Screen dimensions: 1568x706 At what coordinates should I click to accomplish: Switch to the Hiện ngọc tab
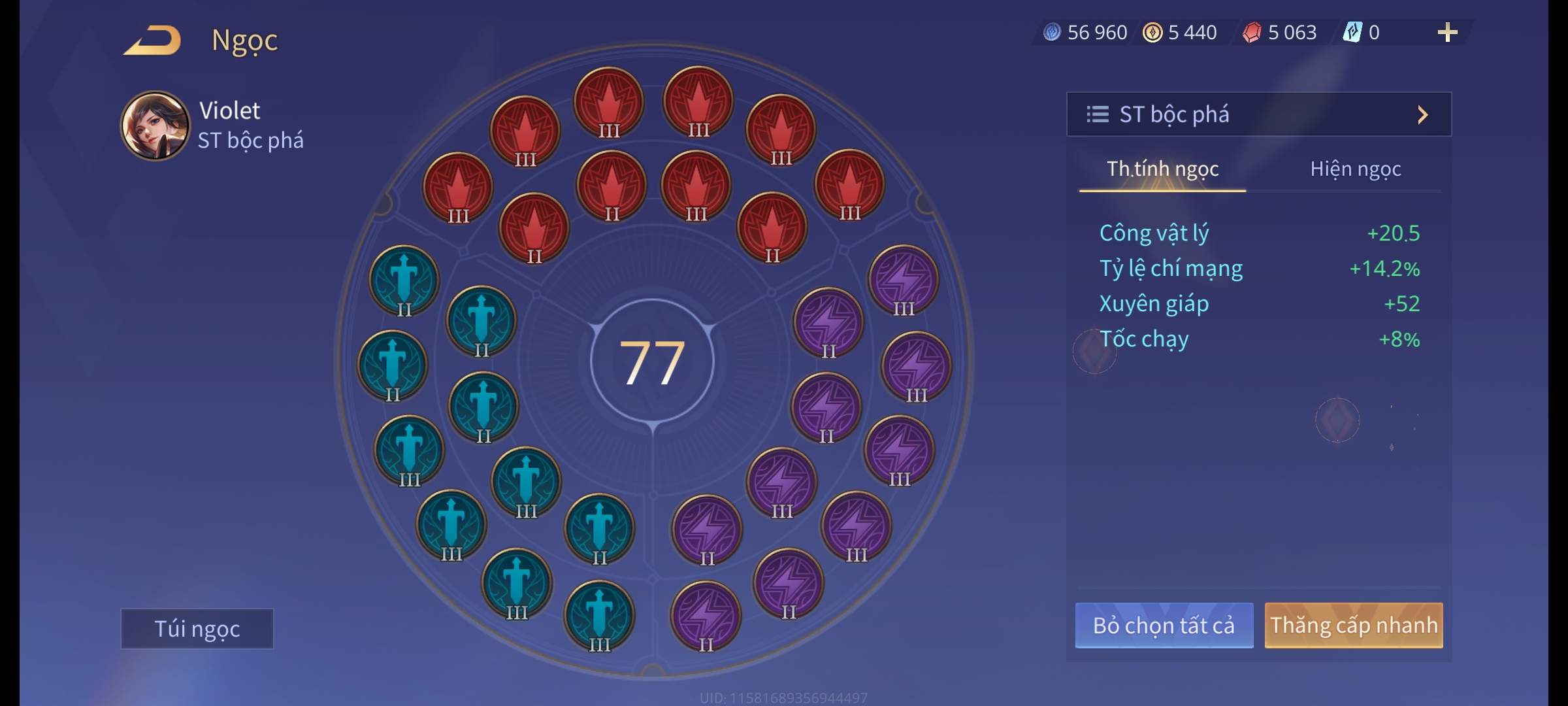click(1355, 169)
